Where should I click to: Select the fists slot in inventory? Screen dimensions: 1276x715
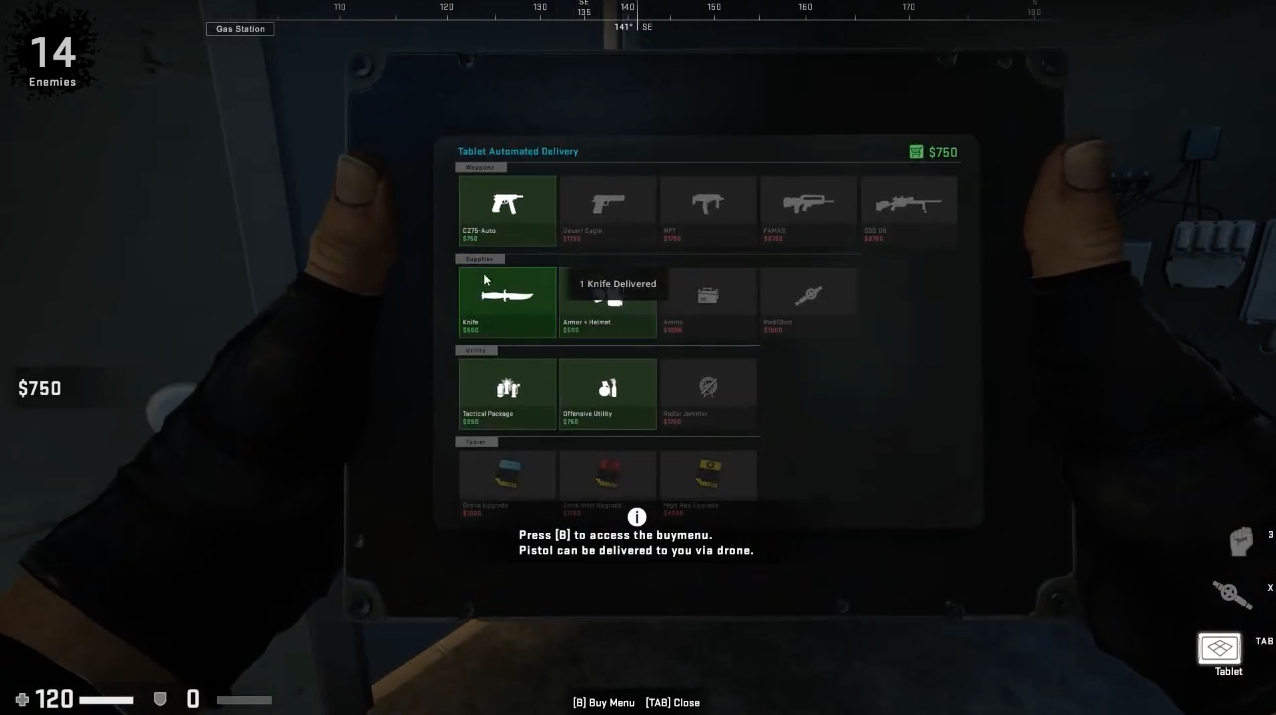coord(1241,541)
